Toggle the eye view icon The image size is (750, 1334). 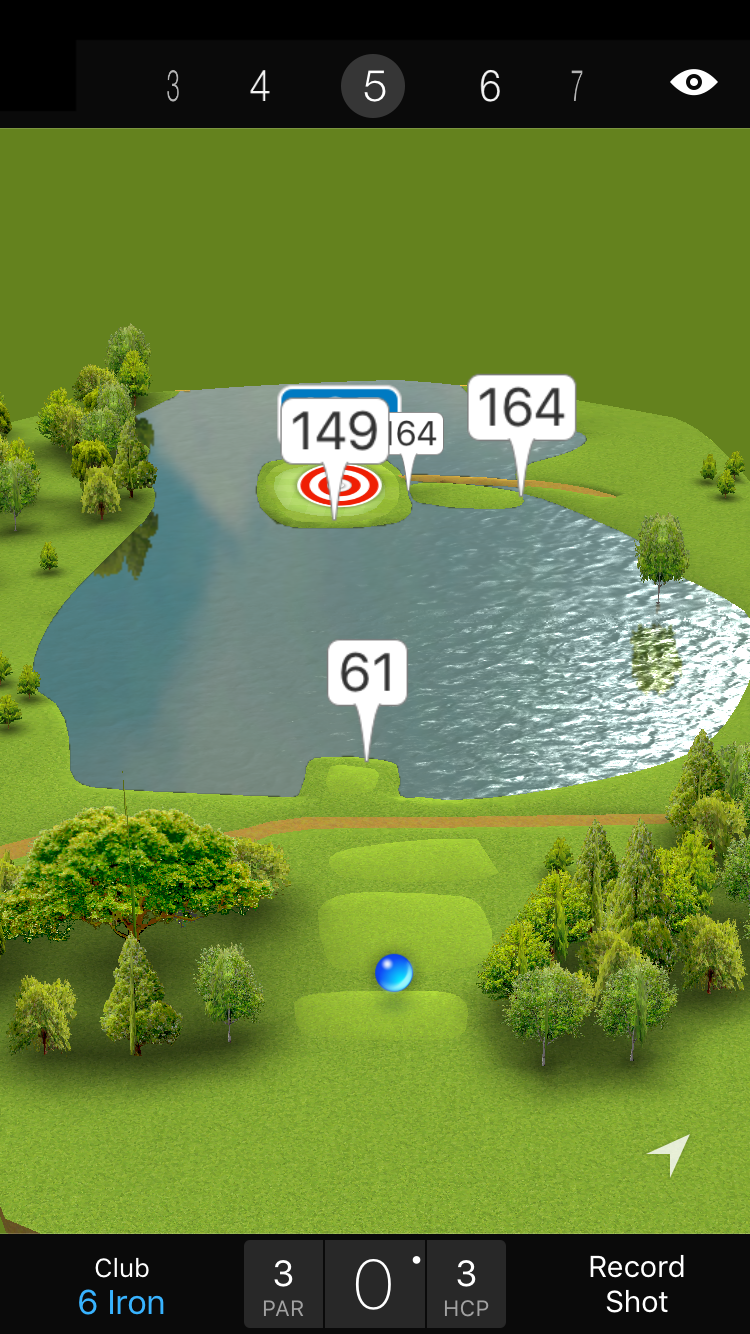(693, 82)
